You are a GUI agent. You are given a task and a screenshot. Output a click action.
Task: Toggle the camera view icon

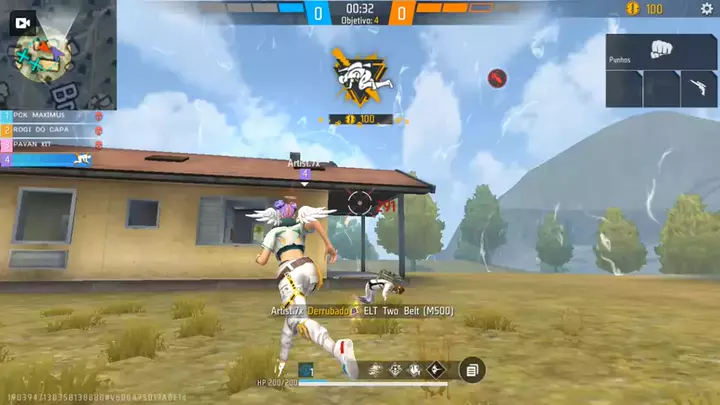tap(25, 22)
